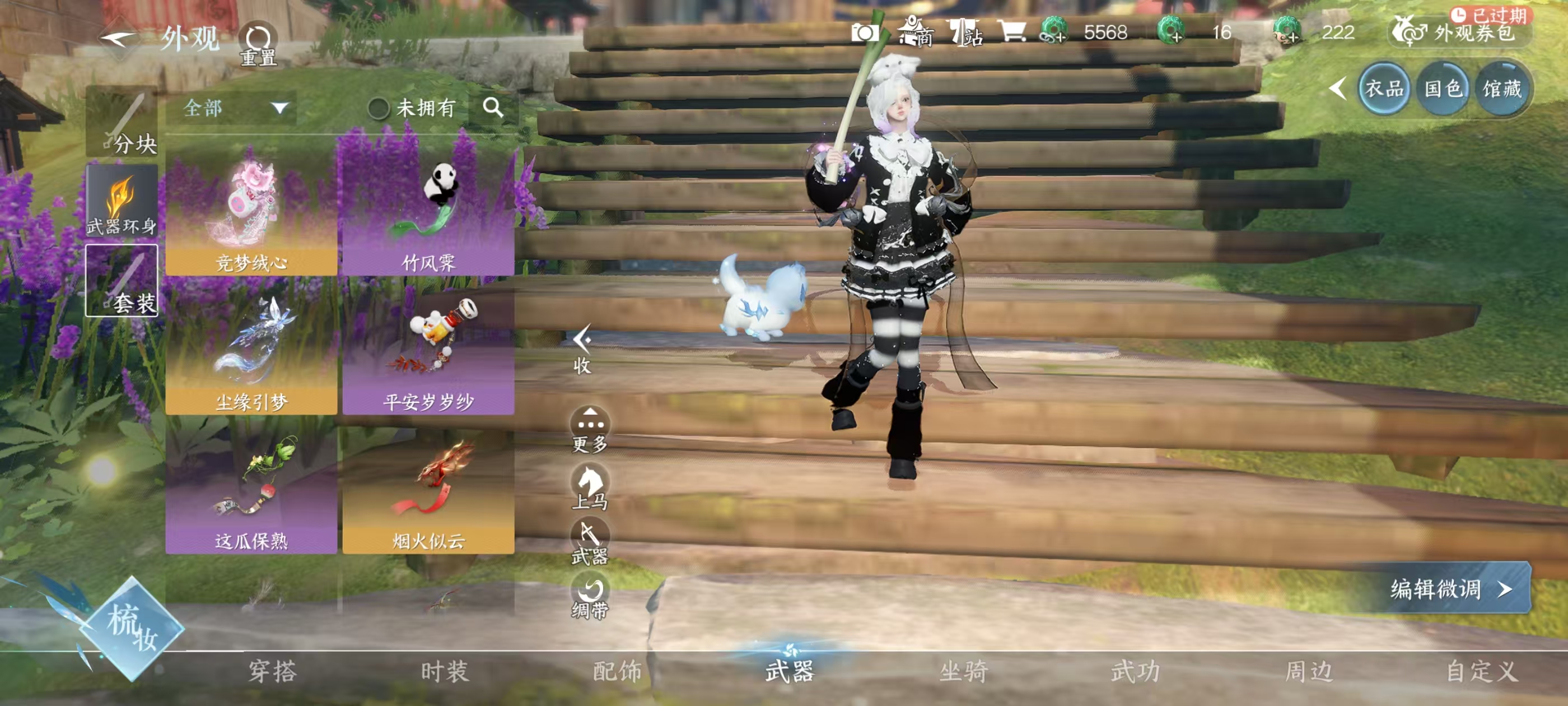Choose the 烟火似云 weapon skin
Image resolution: width=1568 pixels, height=706 pixels.
pyautogui.click(x=428, y=489)
